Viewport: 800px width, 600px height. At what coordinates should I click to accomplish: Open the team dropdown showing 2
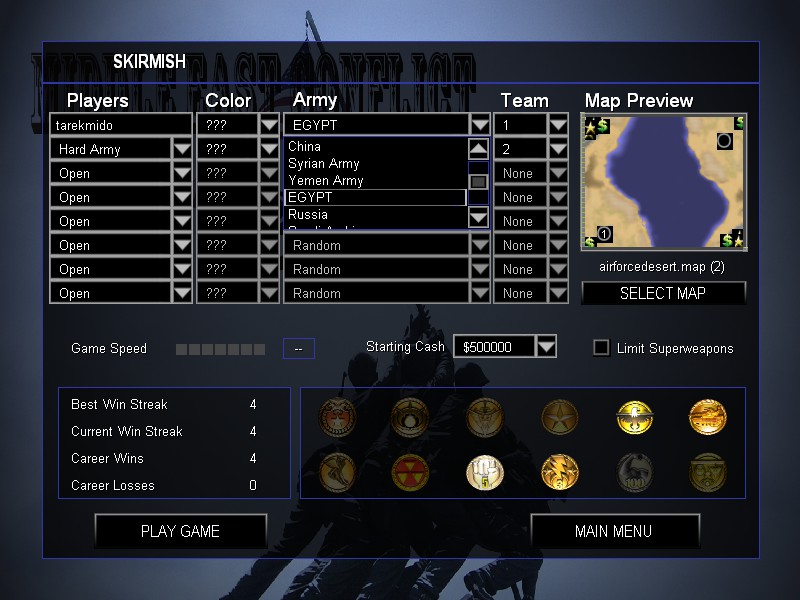pyautogui.click(x=558, y=149)
